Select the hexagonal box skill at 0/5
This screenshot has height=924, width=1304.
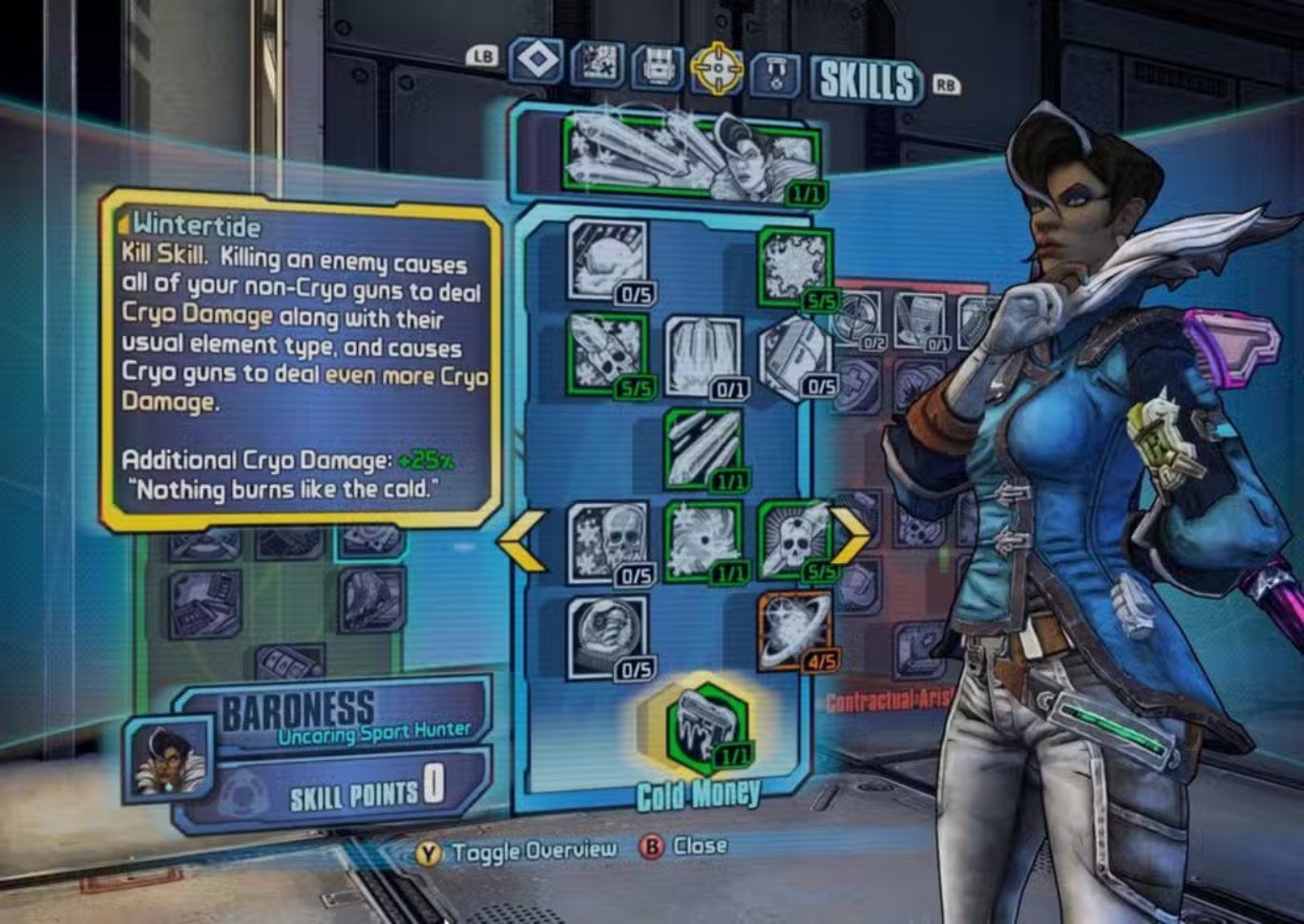point(796,355)
